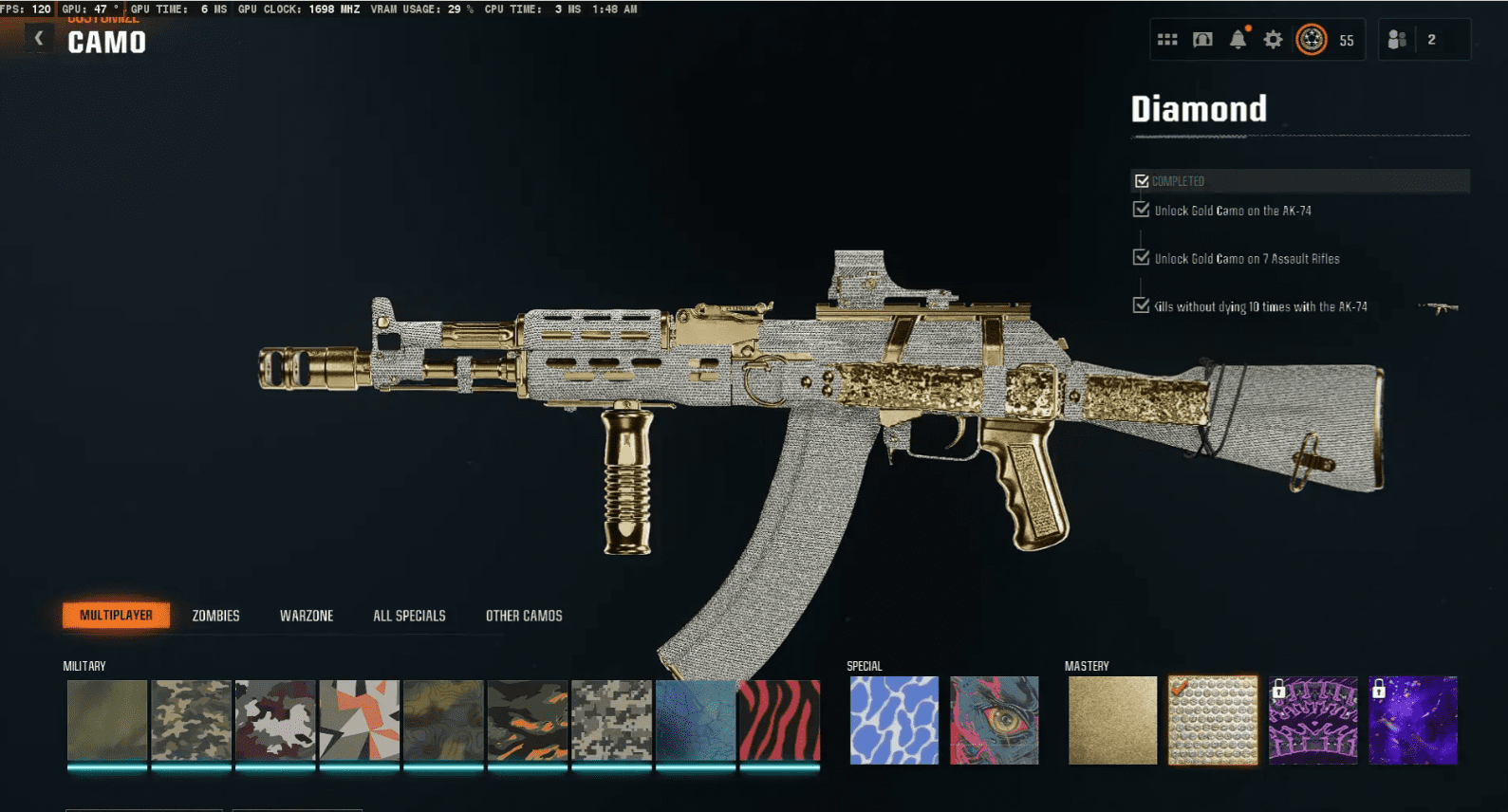Switch to the ZOMBIES tab
This screenshot has width=1508, height=812.
coord(216,615)
